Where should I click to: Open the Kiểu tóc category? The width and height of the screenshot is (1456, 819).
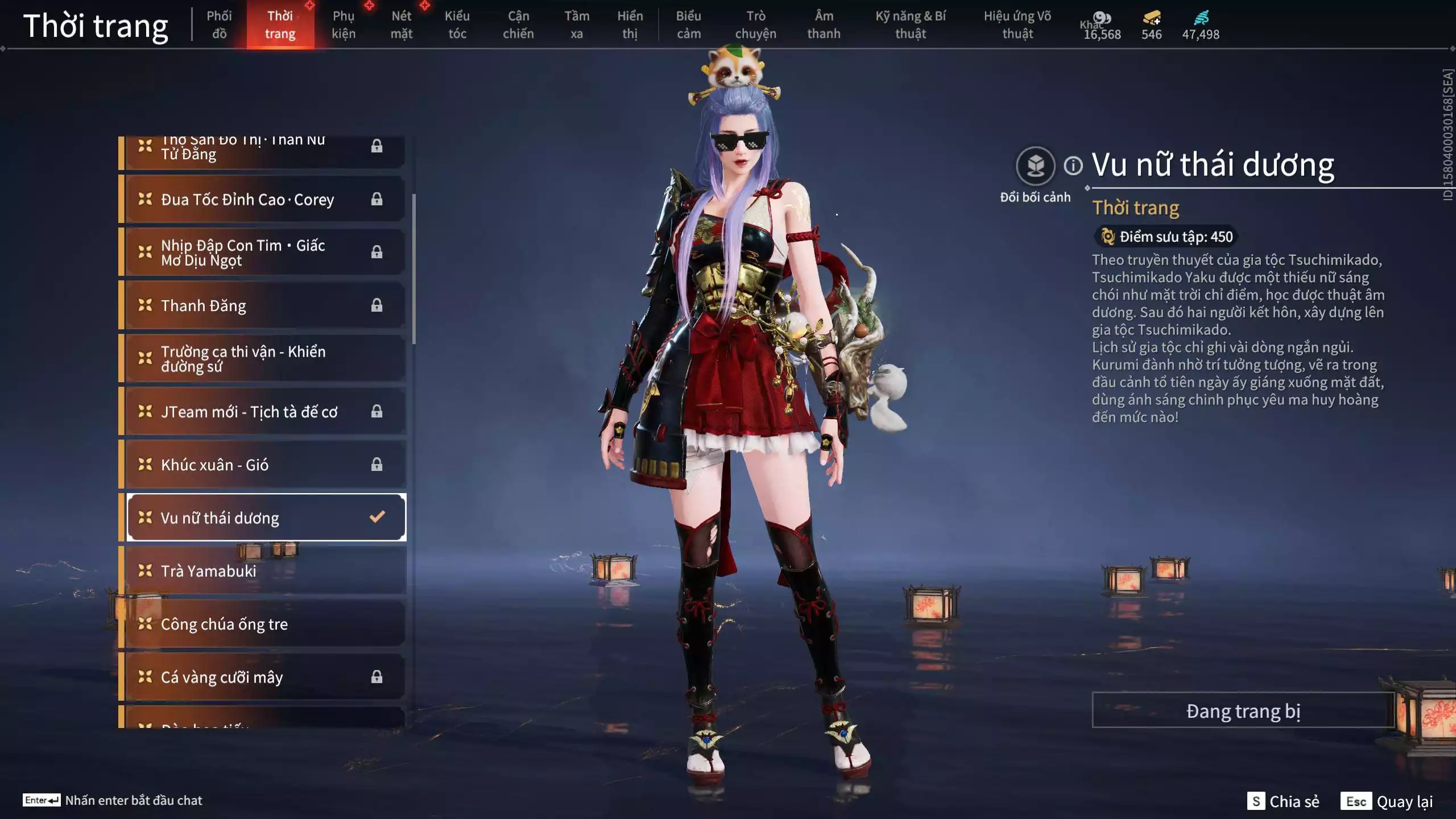click(x=457, y=24)
